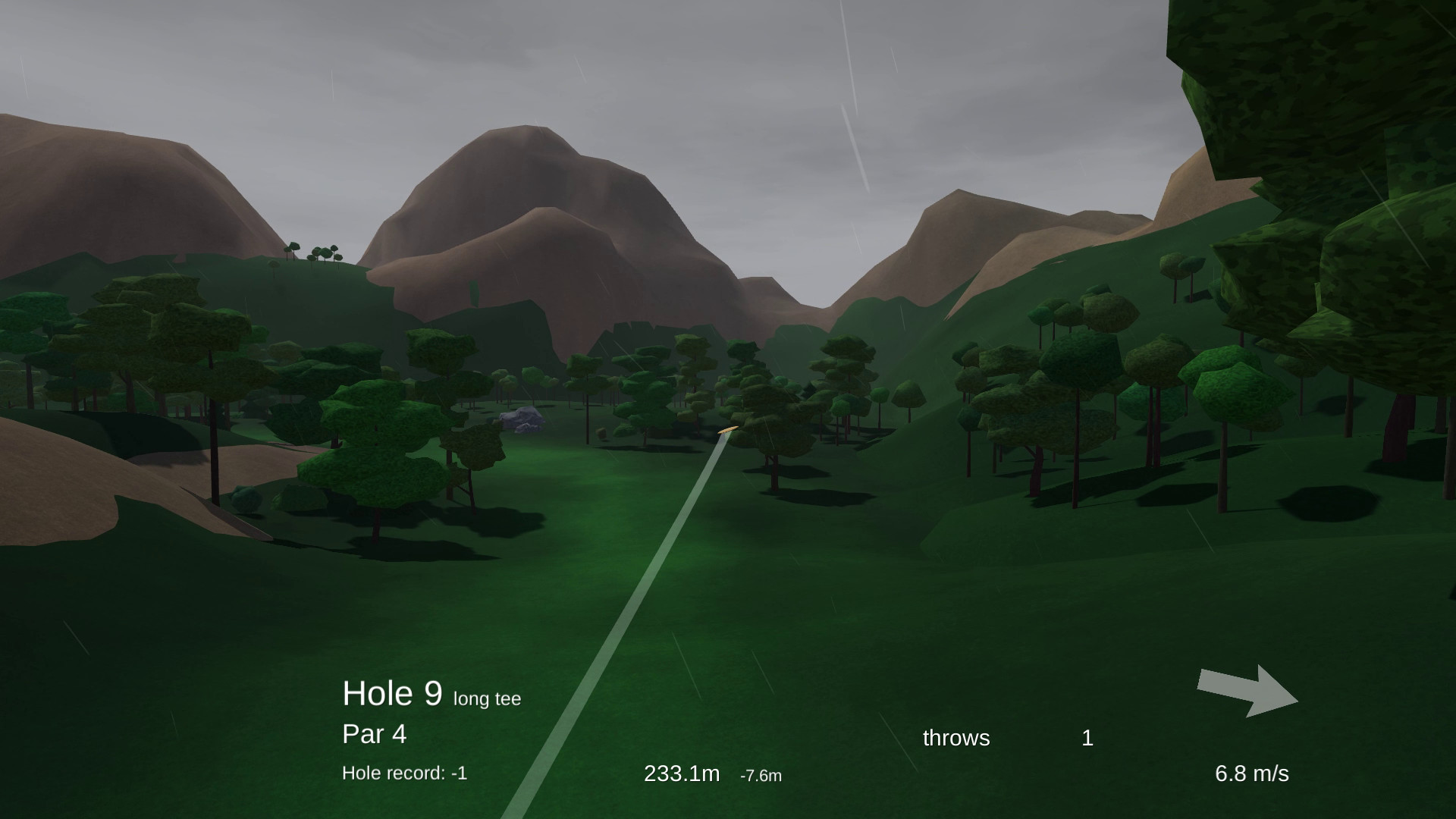
Task: Click the throws counter showing 1
Action: pyautogui.click(x=1087, y=738)
